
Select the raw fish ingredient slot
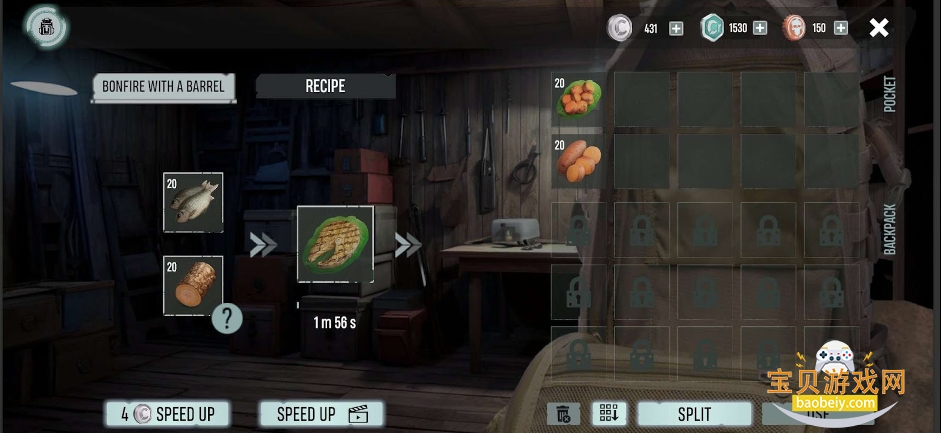pos(193,202)
